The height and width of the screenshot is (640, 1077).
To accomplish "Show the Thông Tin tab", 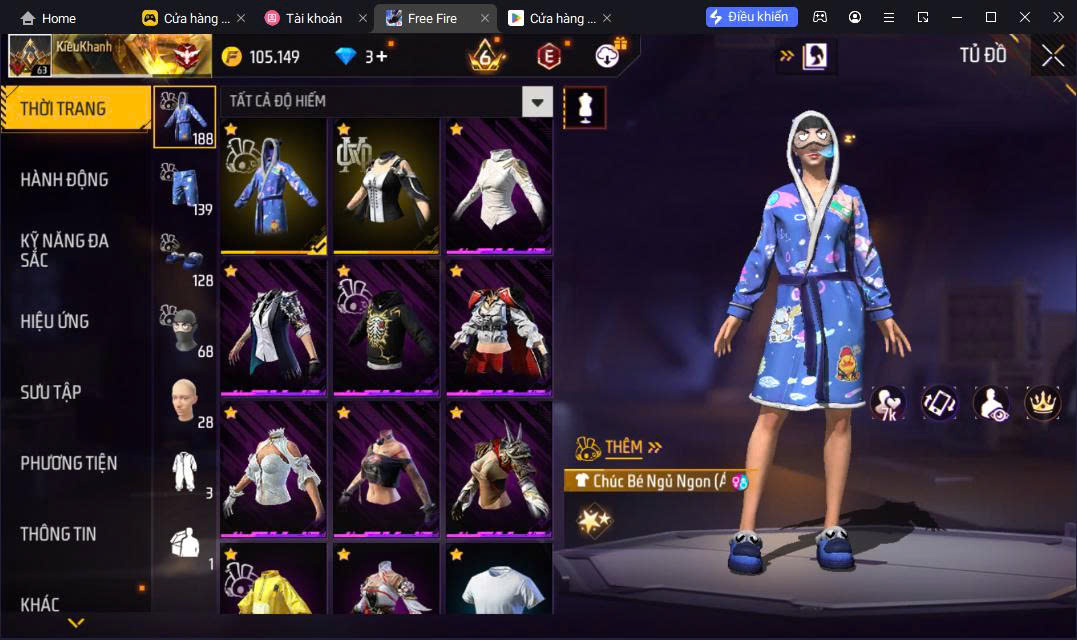I will coord(58,534).
